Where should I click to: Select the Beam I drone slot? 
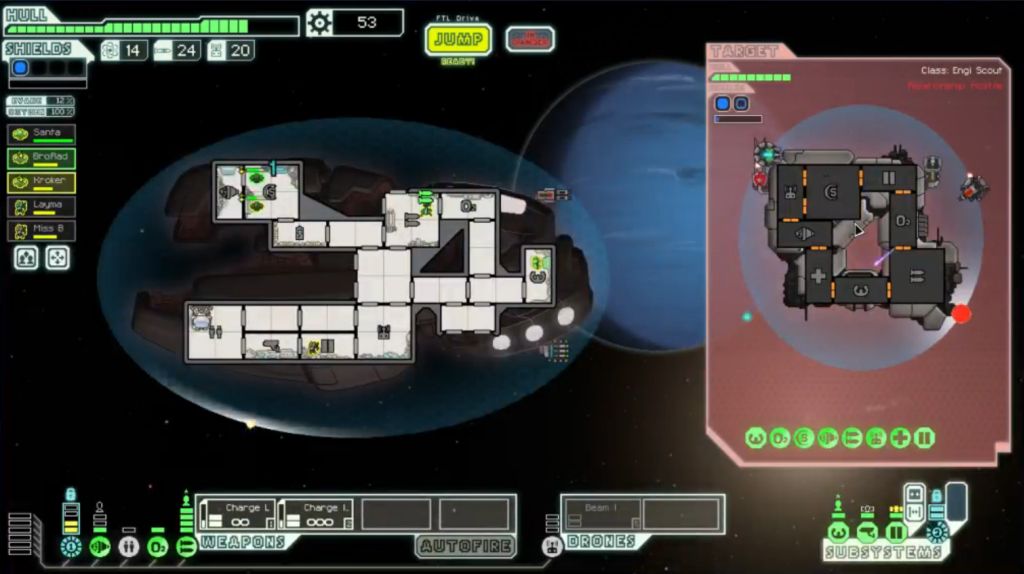point(600,514)
